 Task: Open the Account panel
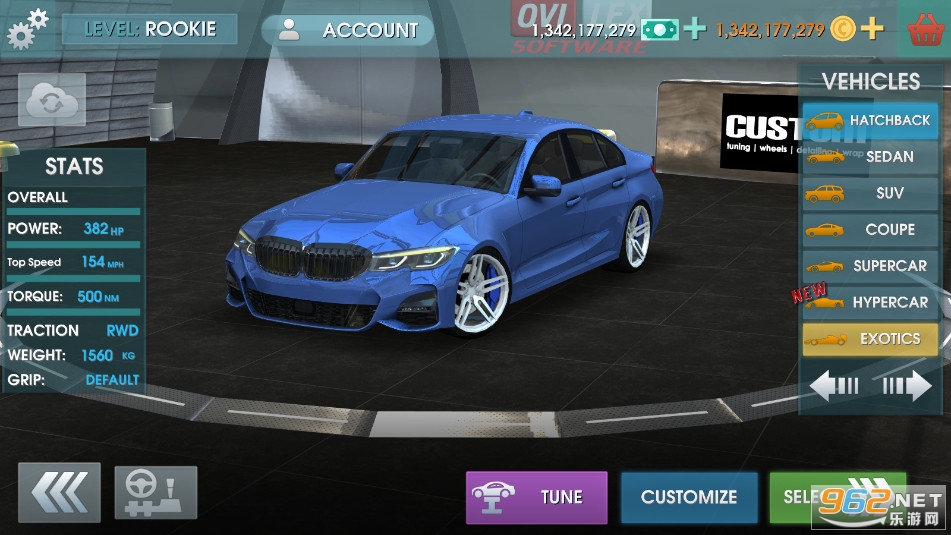click(347, 30)
